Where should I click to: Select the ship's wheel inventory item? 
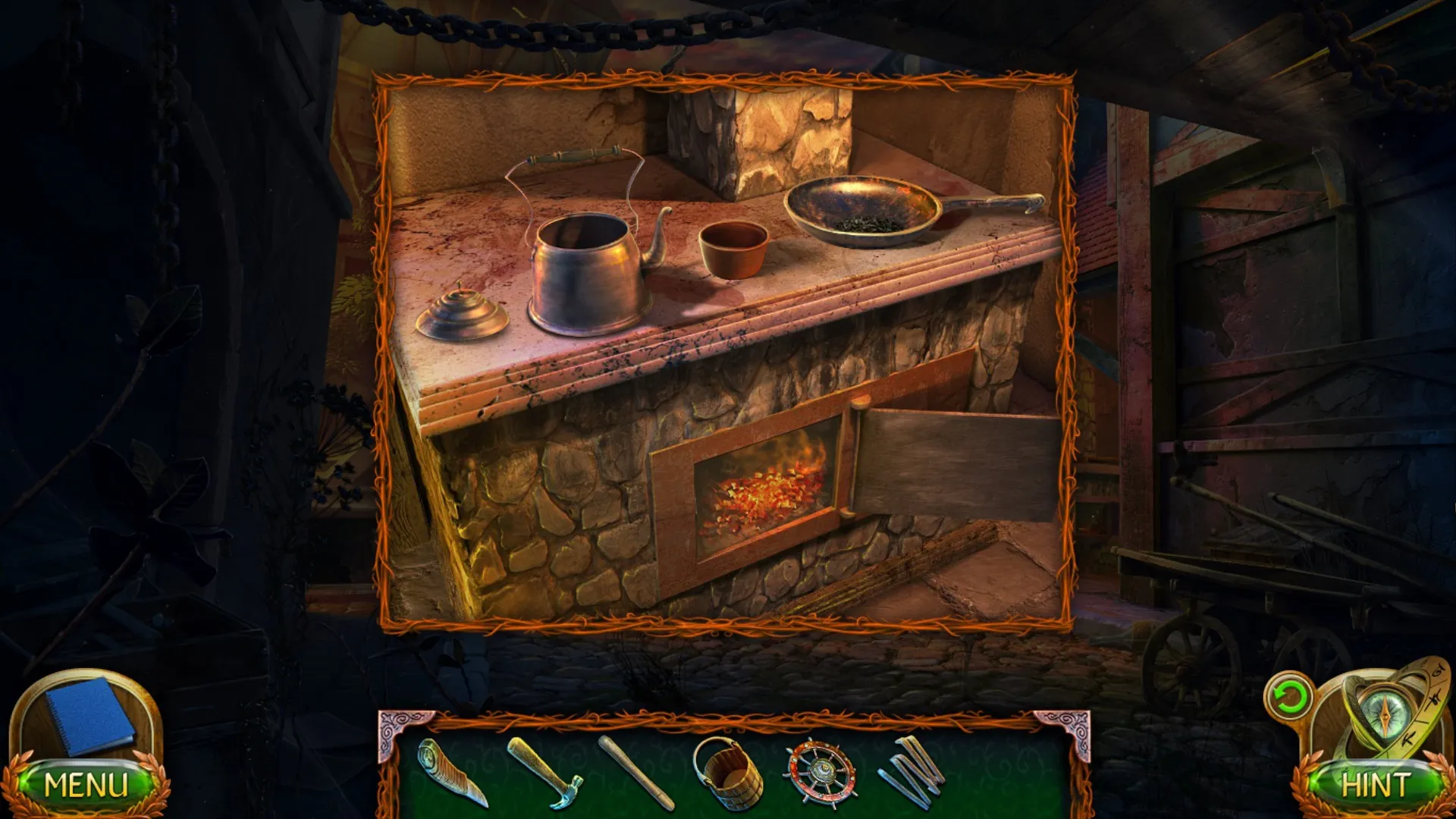[823, 770]
